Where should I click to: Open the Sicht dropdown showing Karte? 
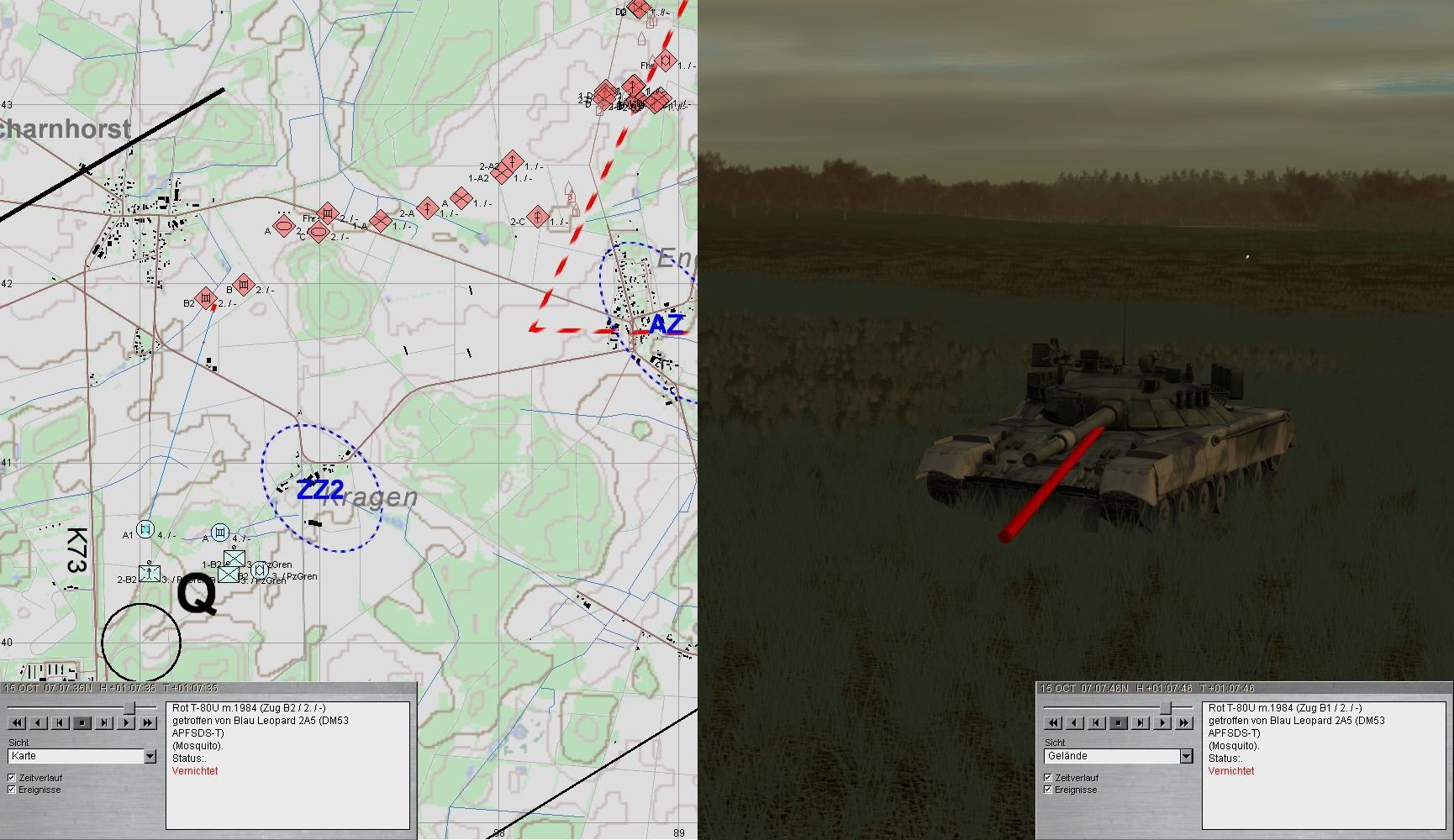click(150, 757)
